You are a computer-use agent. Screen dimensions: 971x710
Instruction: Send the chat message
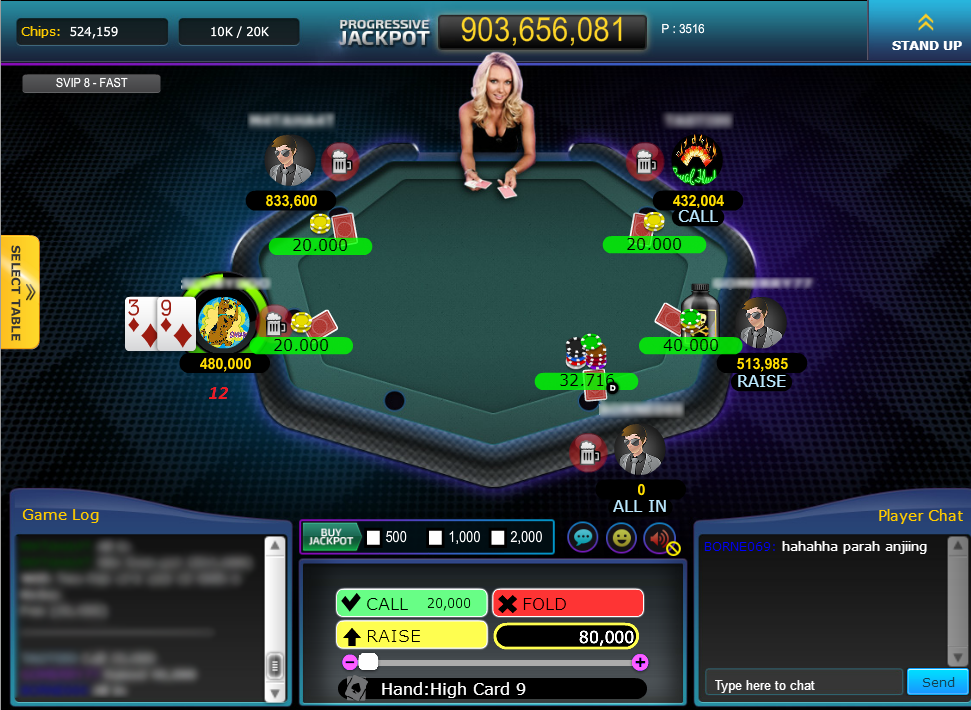click(938, 682)
